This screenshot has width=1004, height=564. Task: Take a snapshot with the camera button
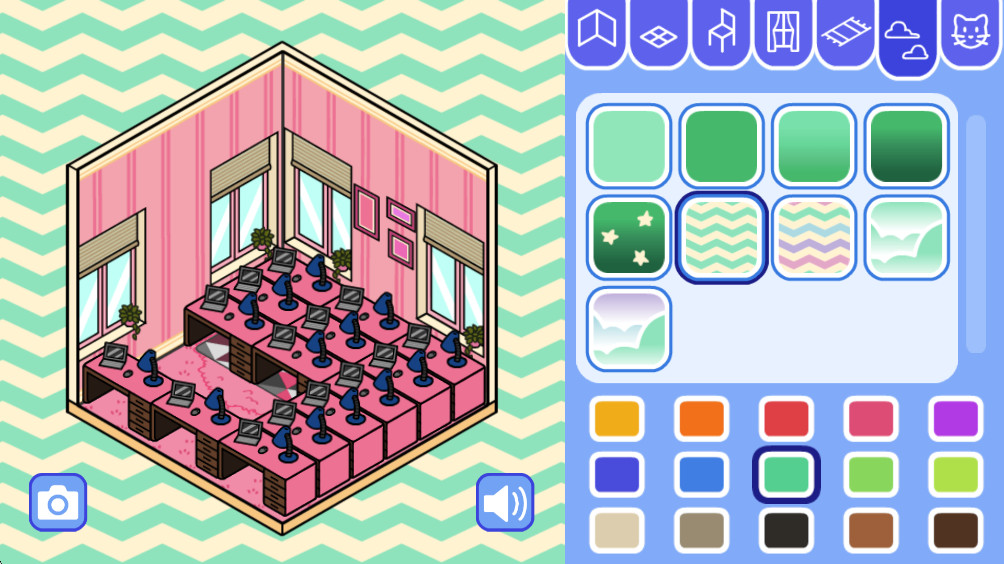point(58,502)
